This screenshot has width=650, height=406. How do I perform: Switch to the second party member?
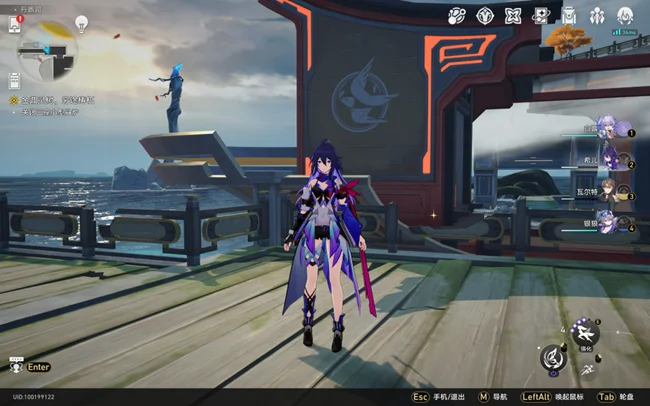point(611,158)
